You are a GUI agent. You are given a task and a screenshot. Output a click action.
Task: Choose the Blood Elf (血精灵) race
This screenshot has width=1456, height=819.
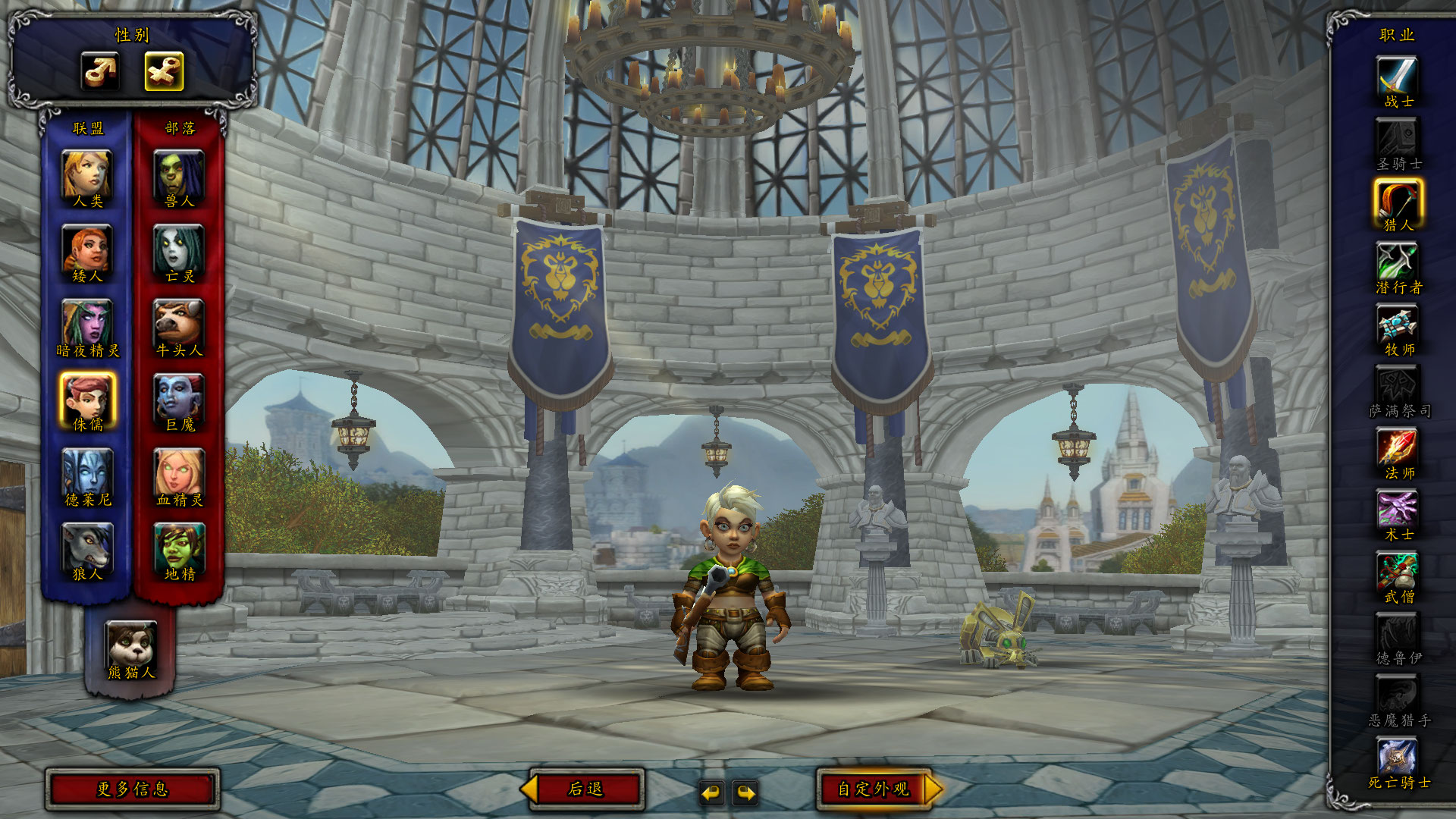point(179,475)
